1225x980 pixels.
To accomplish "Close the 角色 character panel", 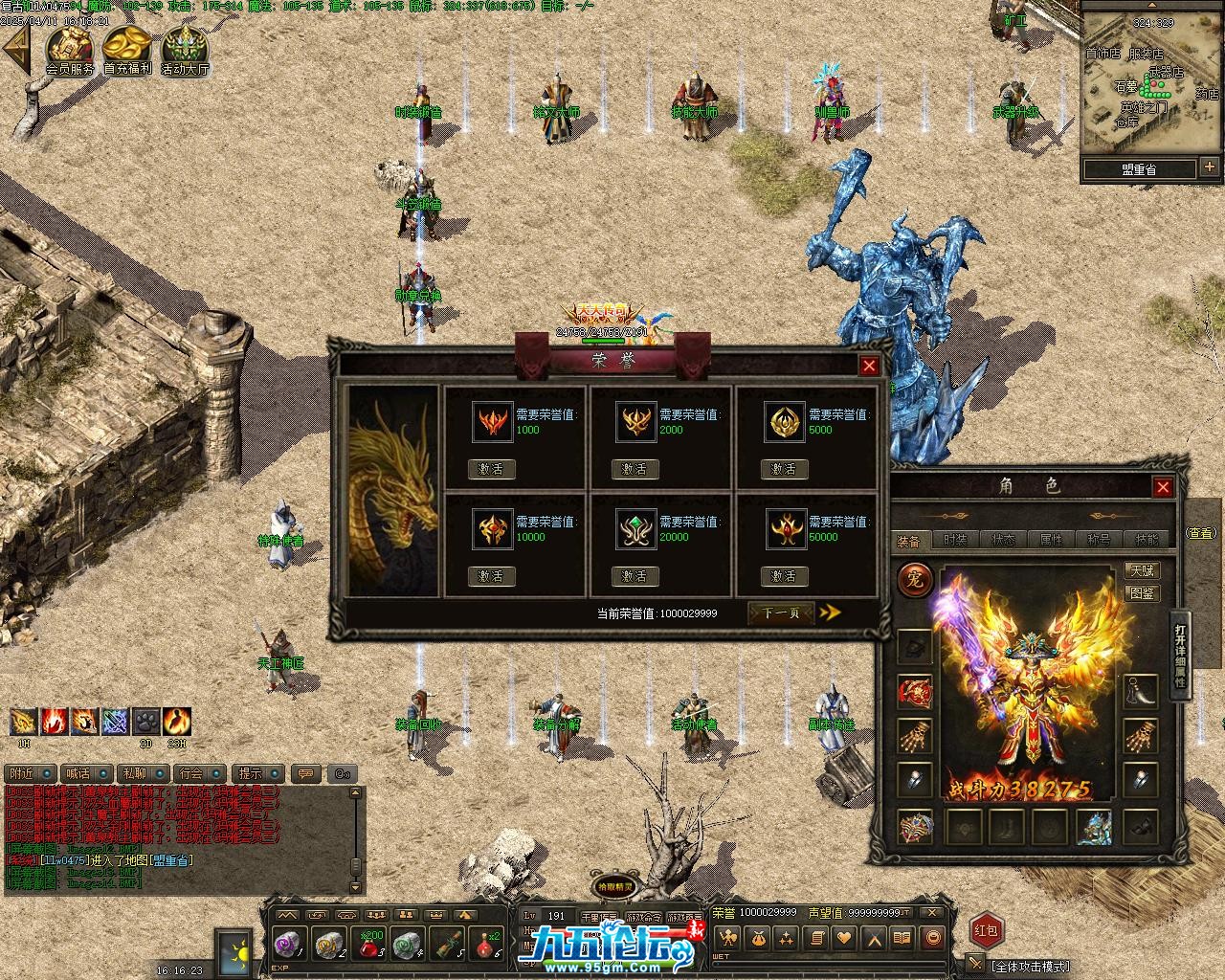I will 1163,487.
